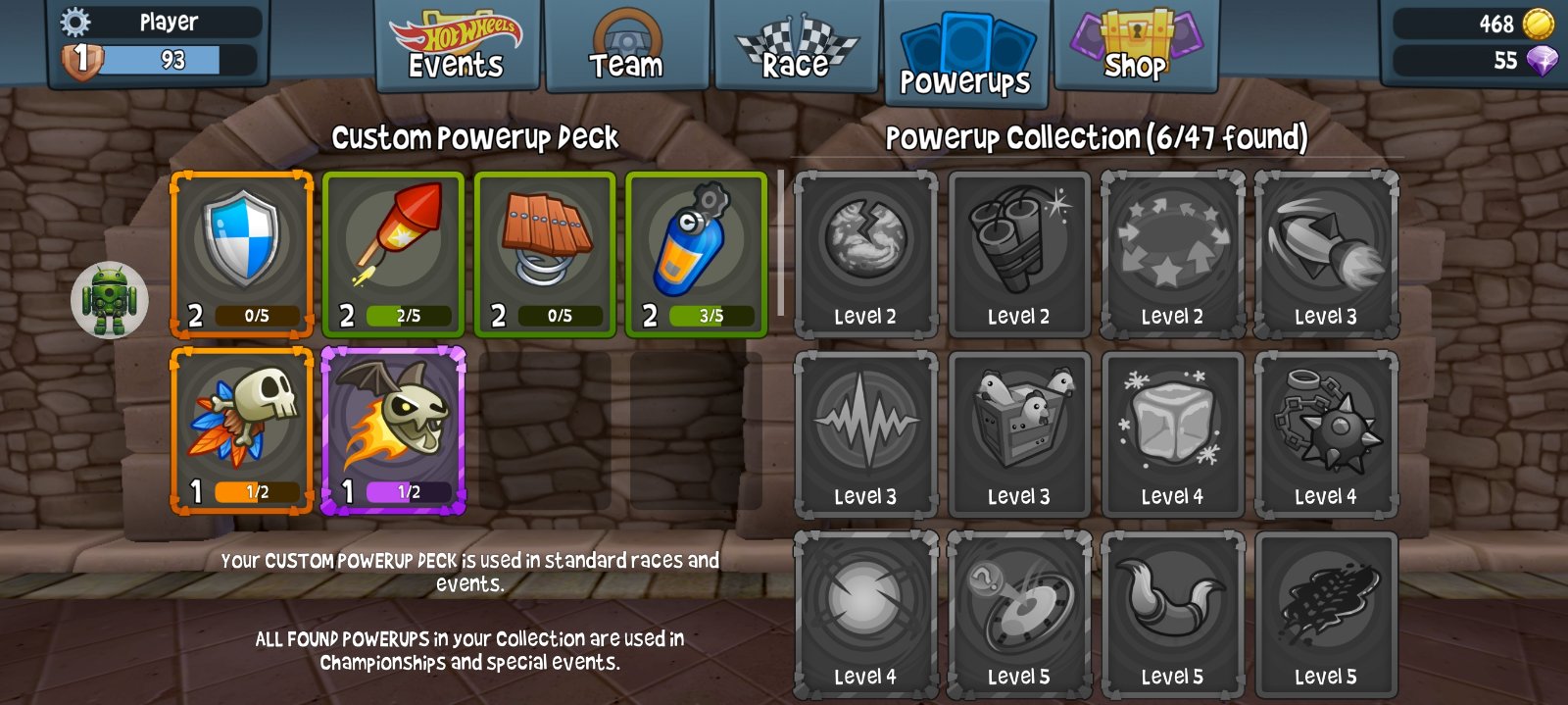Open the settings gear icon
This screenshot has height=705, width=1568.
point(75,22)
